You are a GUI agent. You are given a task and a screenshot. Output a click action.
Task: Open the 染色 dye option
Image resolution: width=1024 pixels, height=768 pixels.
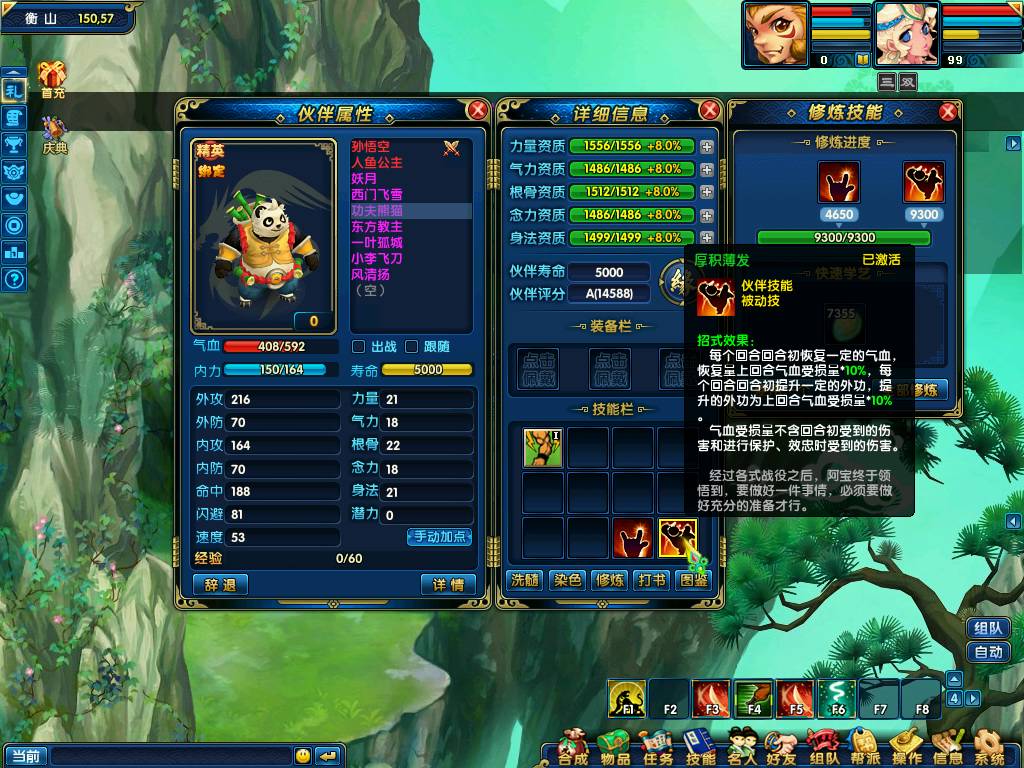567,580
